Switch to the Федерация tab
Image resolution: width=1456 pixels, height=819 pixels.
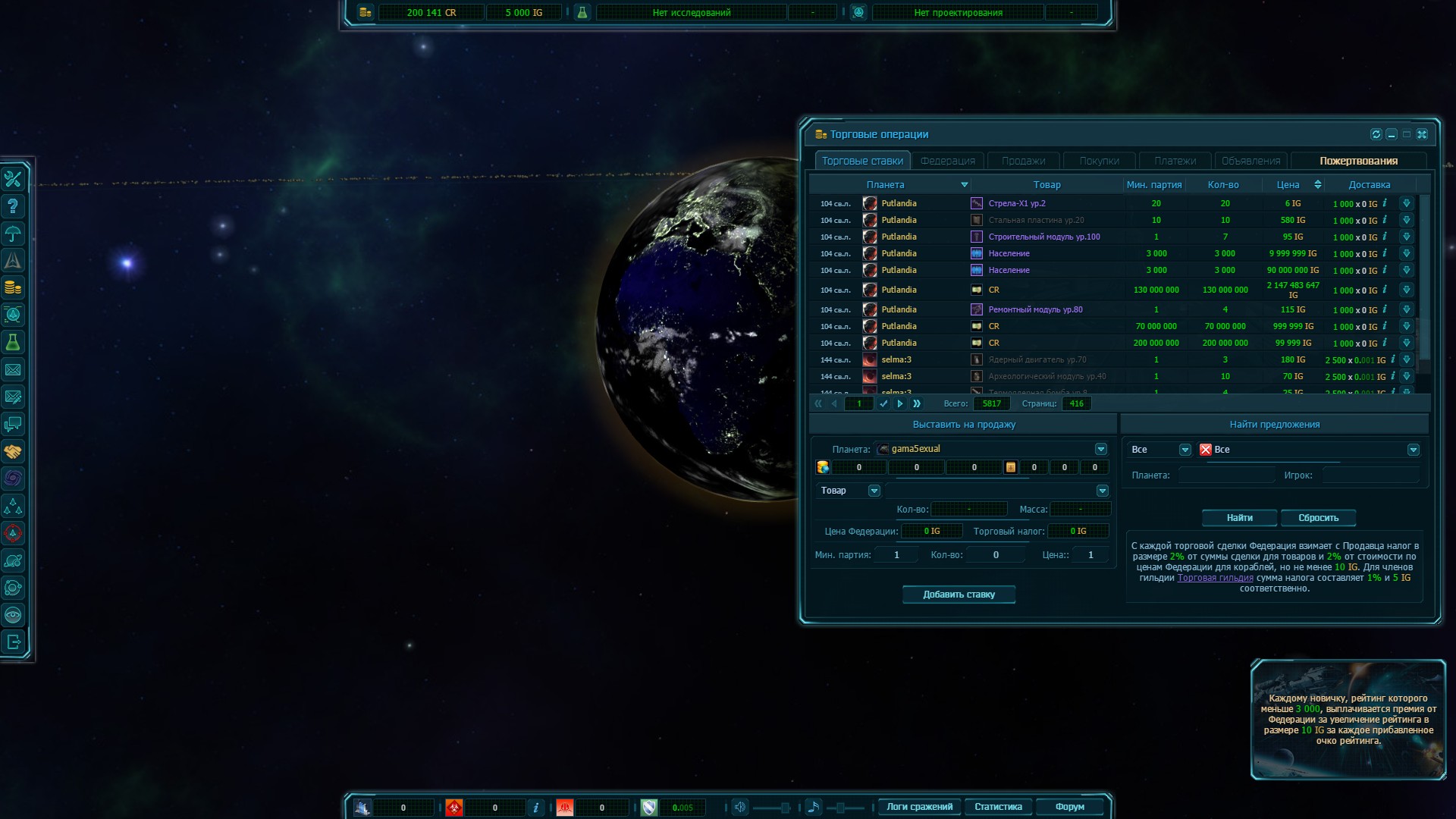(947, 161)
